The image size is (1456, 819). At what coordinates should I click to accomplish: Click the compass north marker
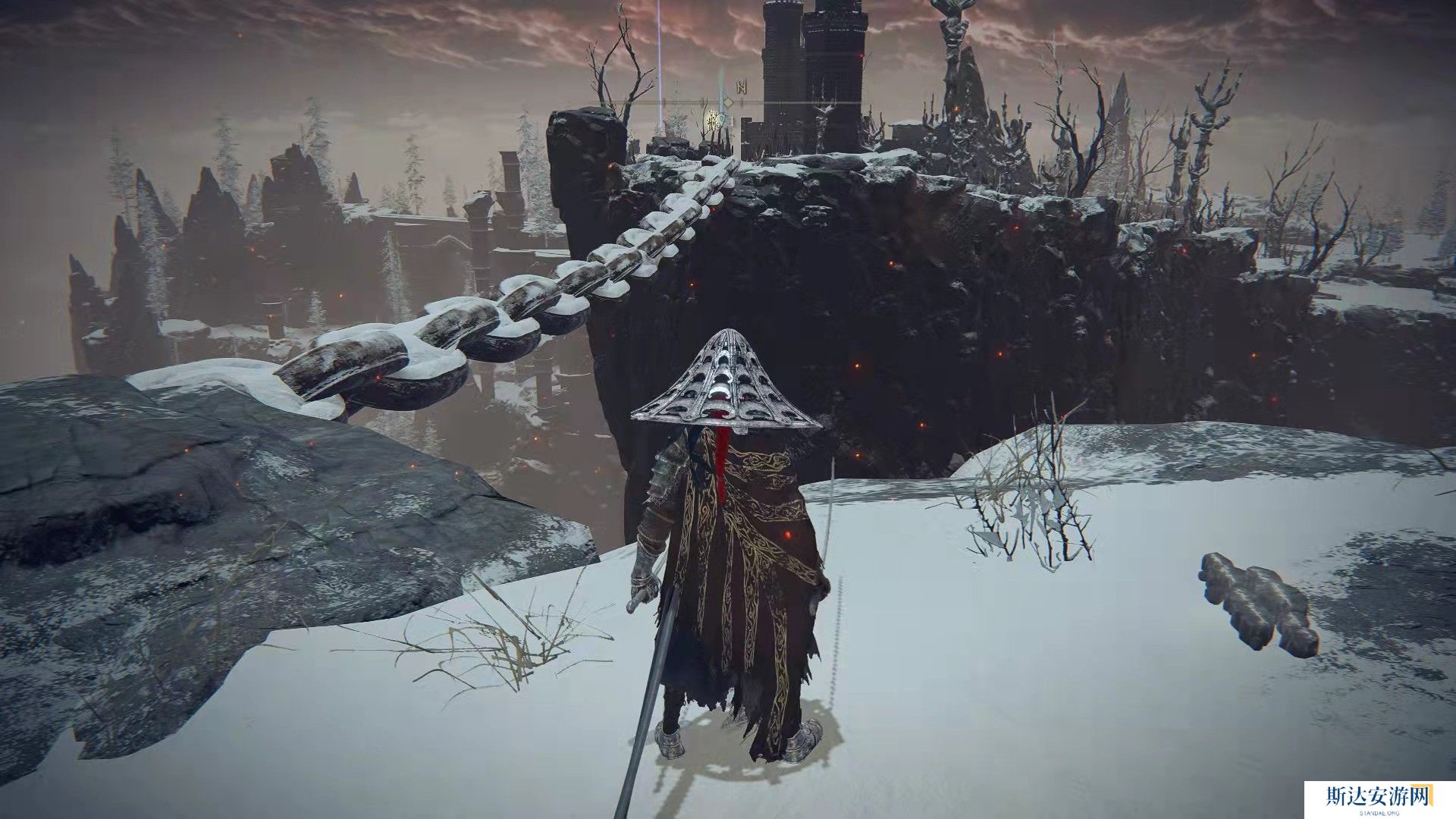point(741,87)
